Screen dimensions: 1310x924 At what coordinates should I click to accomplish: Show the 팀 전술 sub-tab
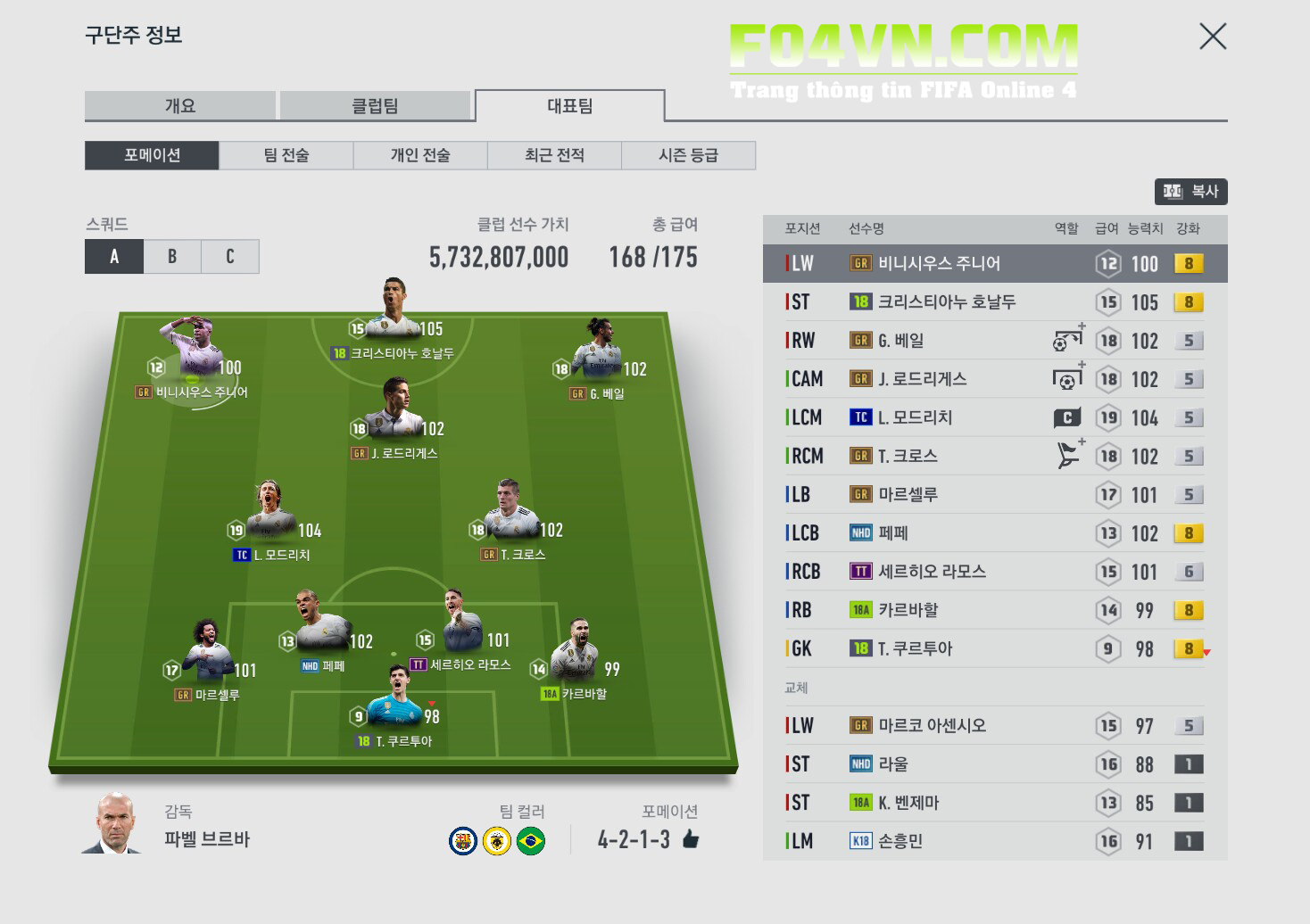[286, 155]
